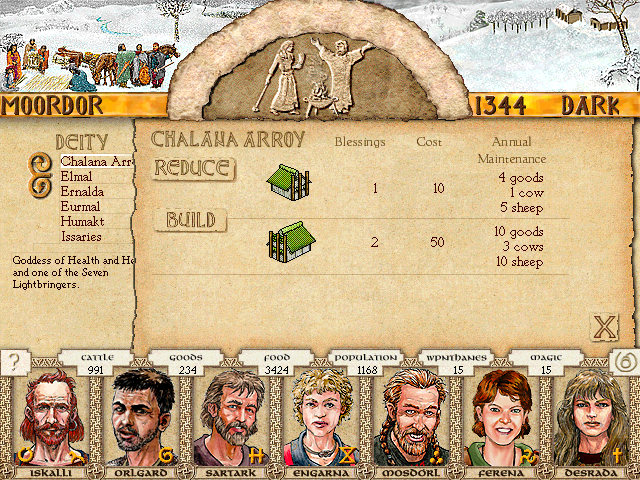Select Chalana Arroy in deity list
The image size is (640, 480).
pos(96,161)
